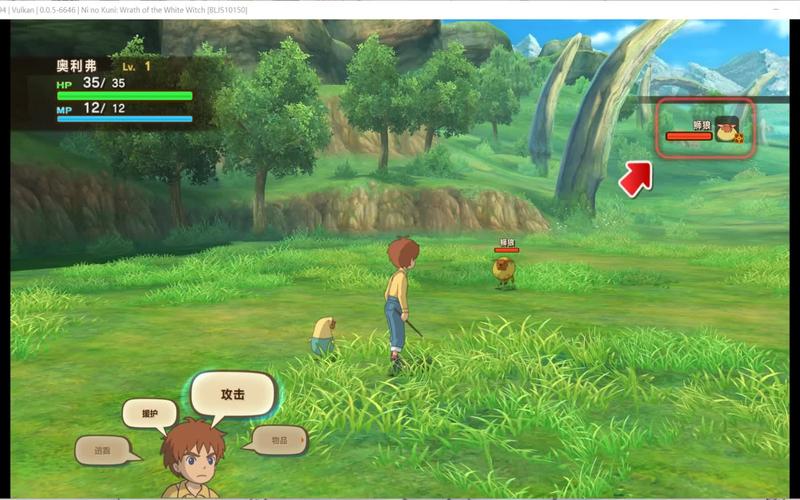The height and width of the screenshot is (500, 800).
Task: Choose the 援护 (Defend) command bubble
Action: point(149,413)
